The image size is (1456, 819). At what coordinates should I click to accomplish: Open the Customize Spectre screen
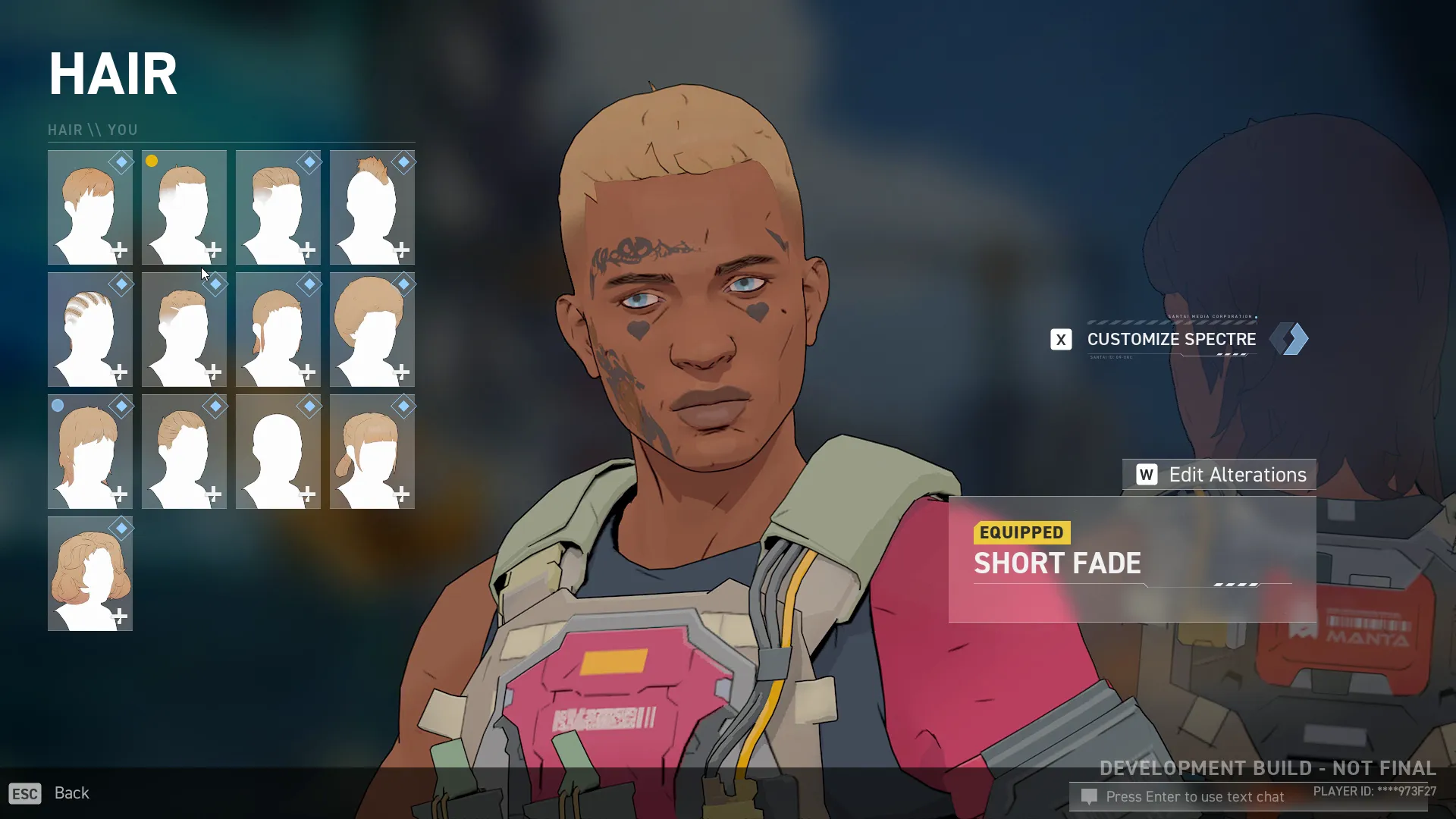point(1171,339)
